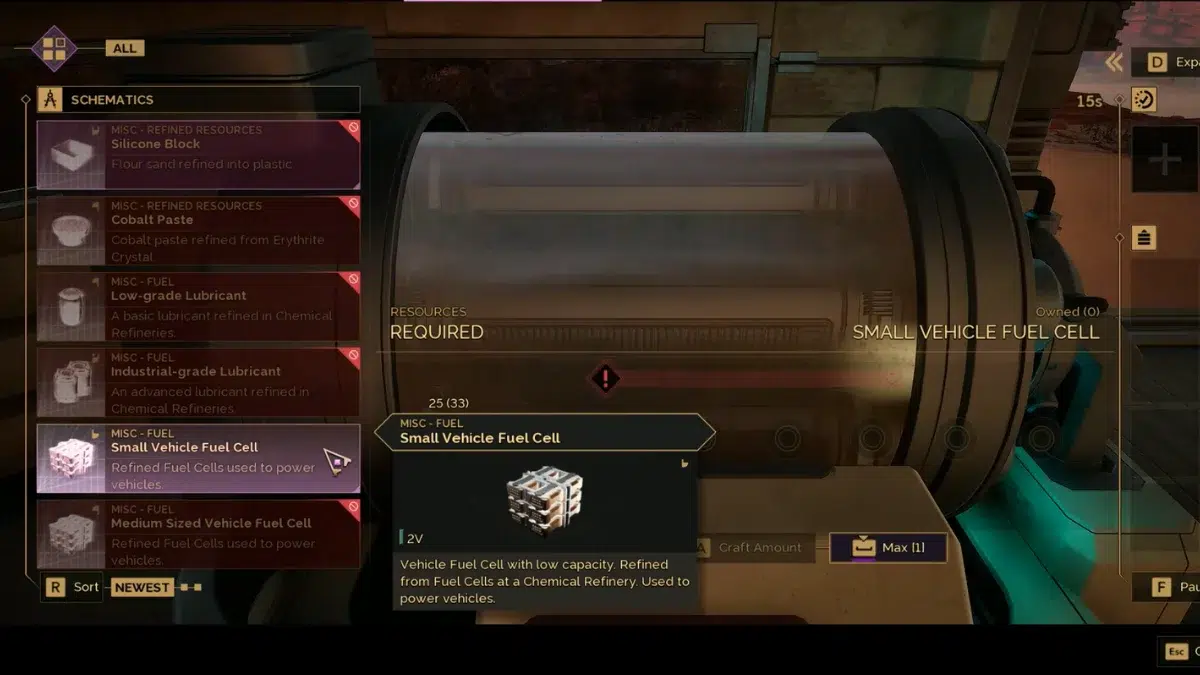The height and width of the screenshot is (675, 1200).
Task: Open the ALL category filter
Action: coord(125,48)
